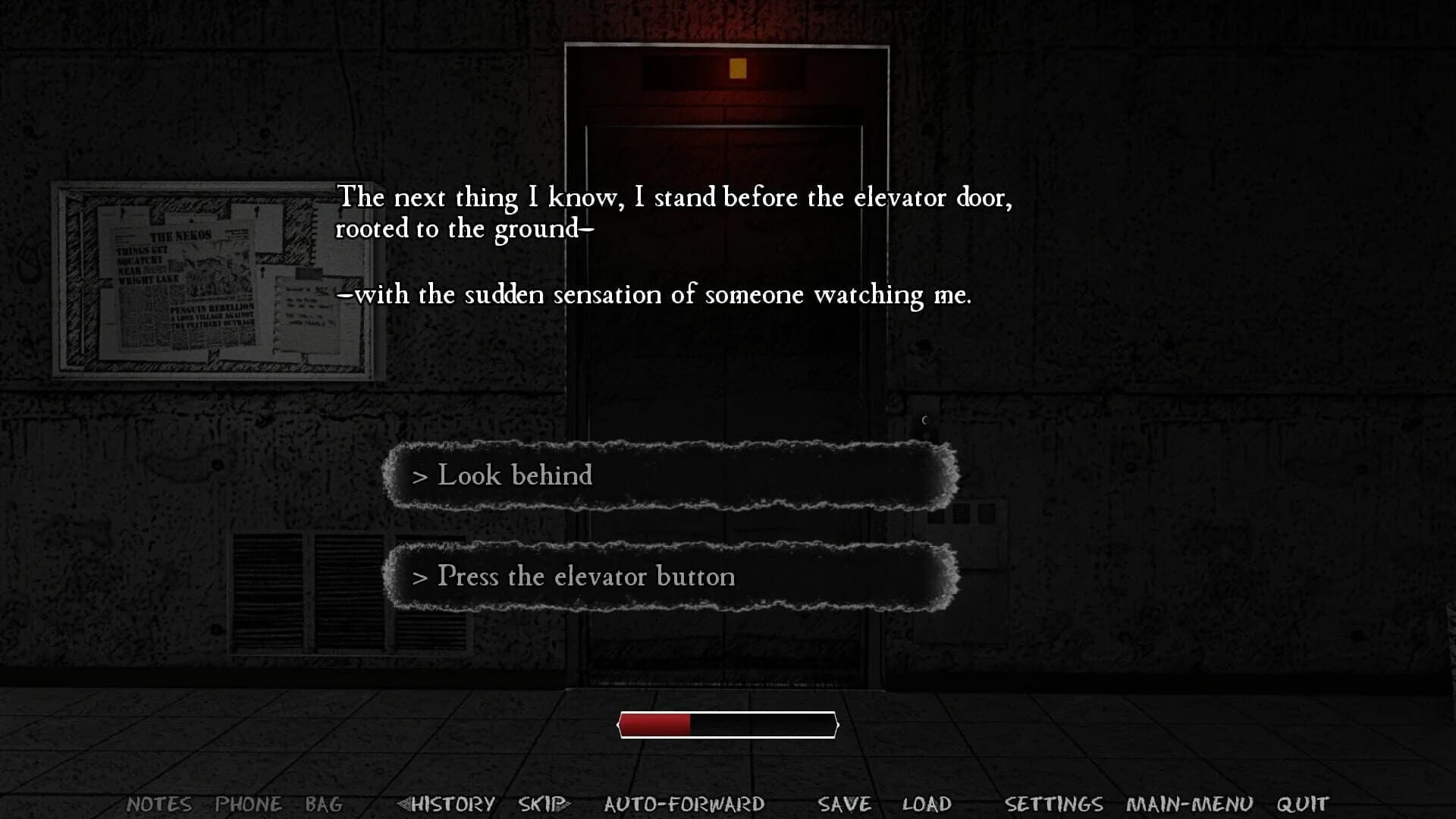Click the left arrow beside History

pyautogui.click(x=403, y=802)
